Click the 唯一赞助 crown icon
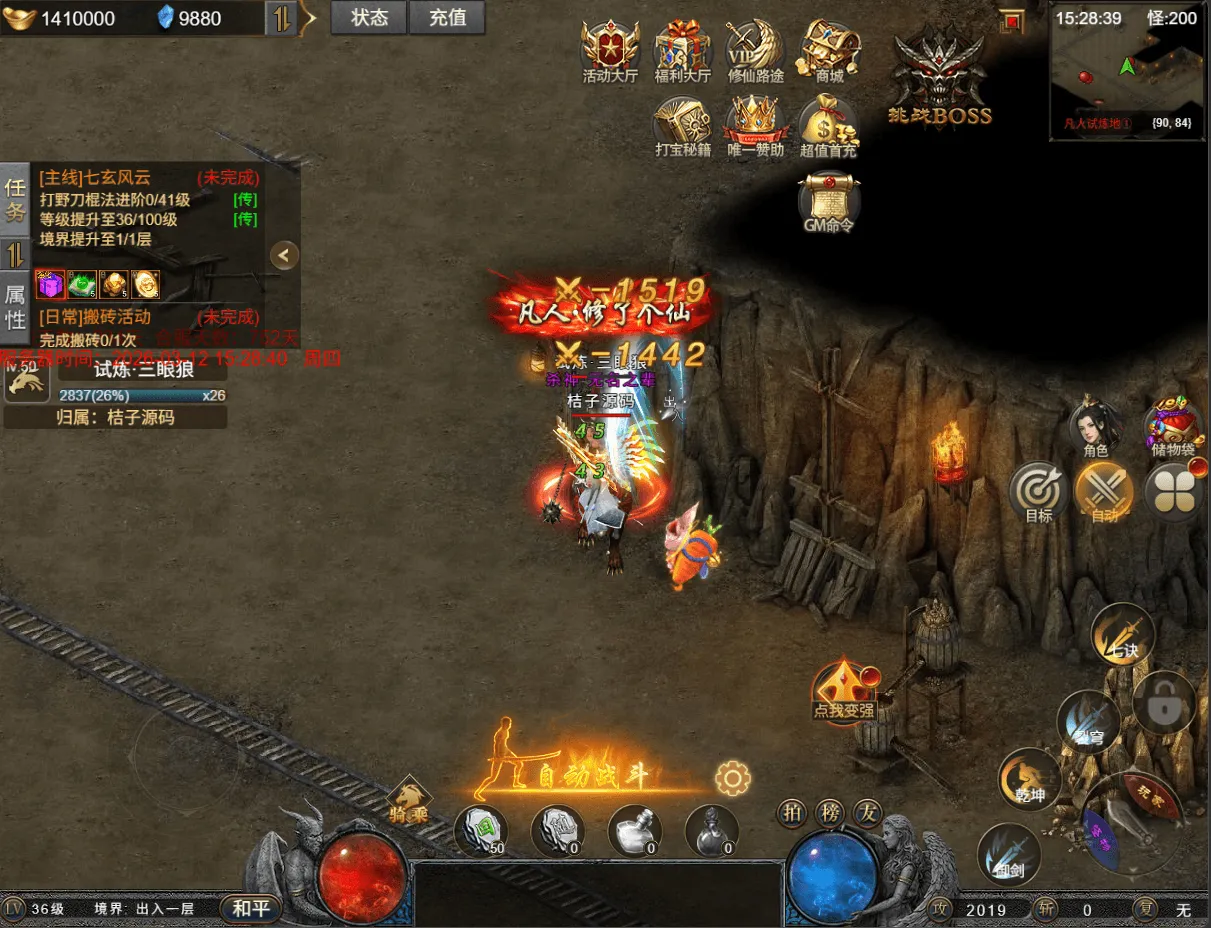The height and width of the screenshot is (928, 1211). 755,127
